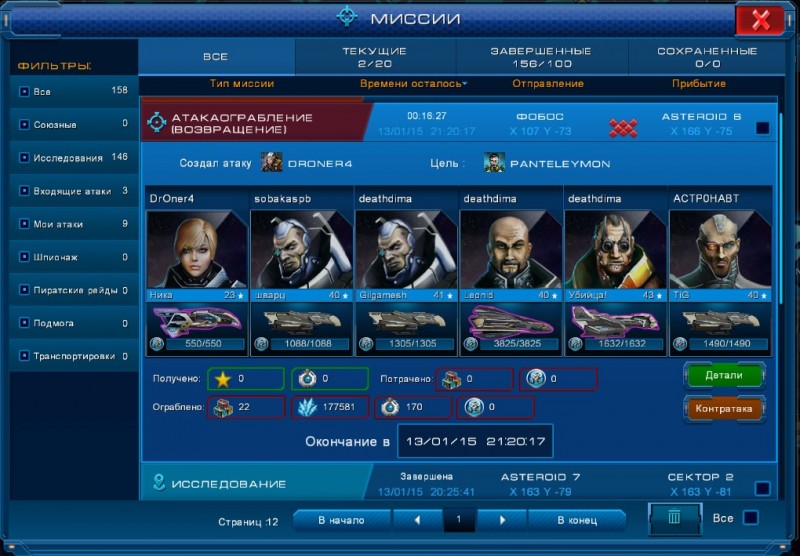Image resolution: width=800 pixels, height=556 pixels.
Task: Filter missions by Исследования
Action: 73,158
